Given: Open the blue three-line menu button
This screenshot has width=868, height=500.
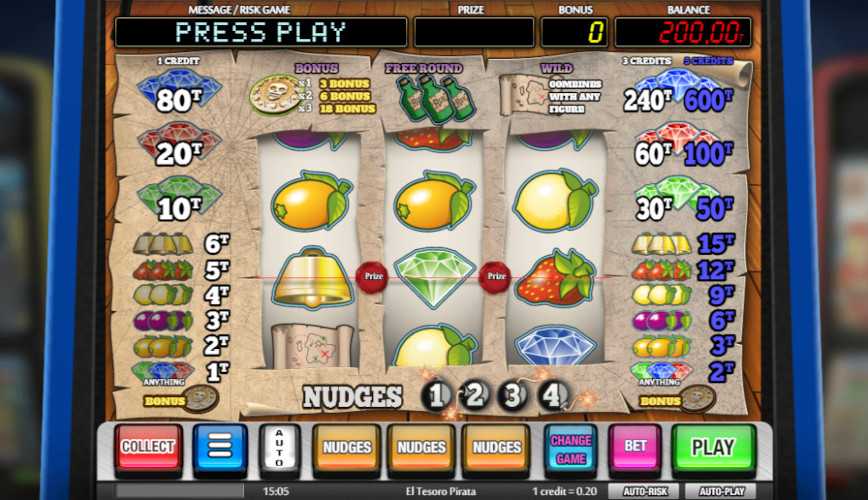Looking at the screenshot, I should pyautogui.click(x=220, y=447).
